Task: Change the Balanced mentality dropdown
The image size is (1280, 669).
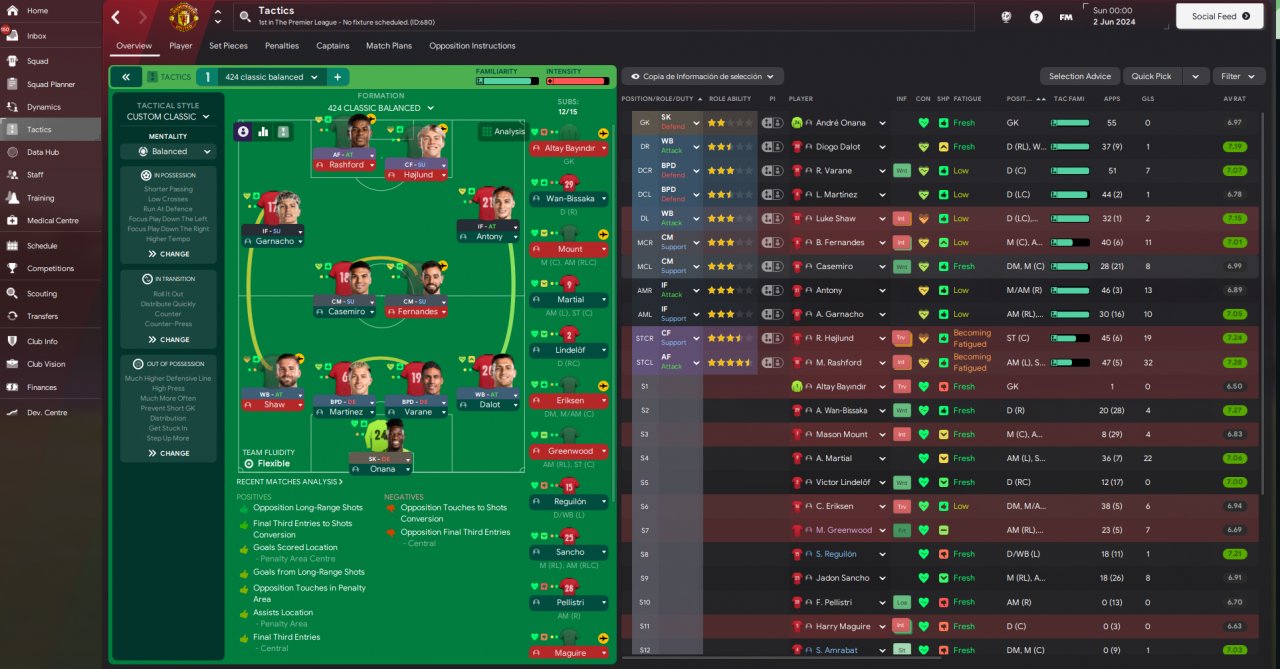Action: click(x=169, y=152)
